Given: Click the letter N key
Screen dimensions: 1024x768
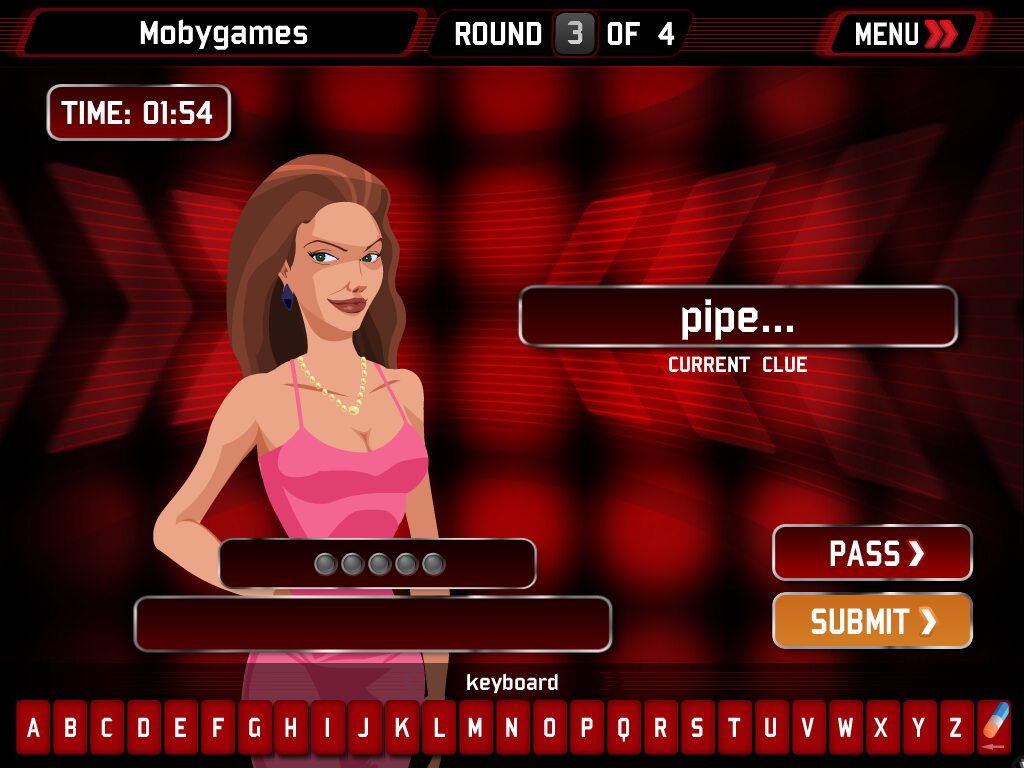Looking at the screenshot, I should [x=512, y=728].
